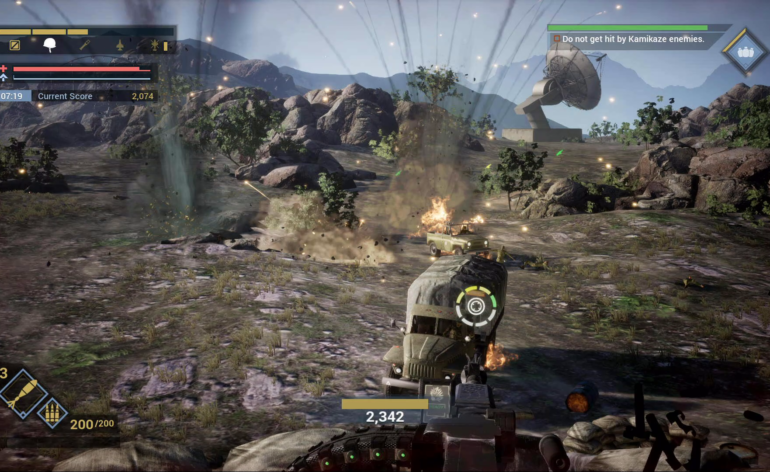This screenshot has width=770, height=472.
Task: Click the squad diamond emblem icon
Action: pos(744,50)
